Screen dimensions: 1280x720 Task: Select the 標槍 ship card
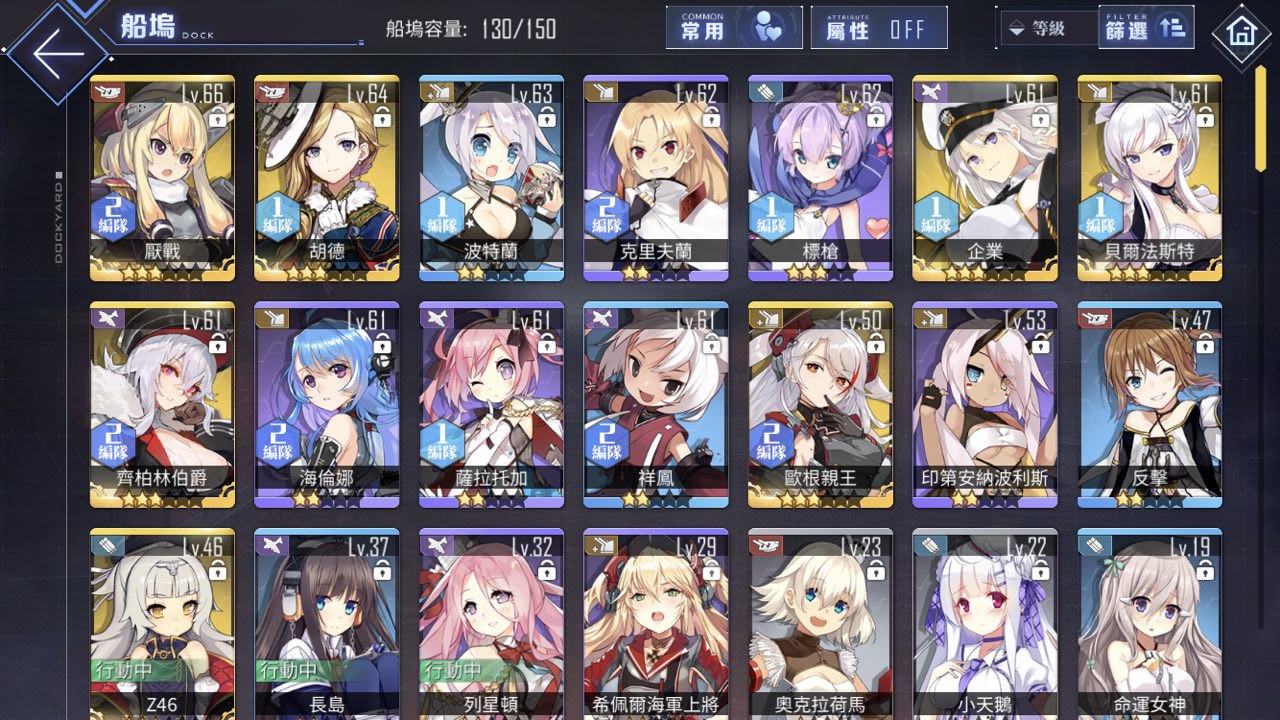click(x=820, y=178)
